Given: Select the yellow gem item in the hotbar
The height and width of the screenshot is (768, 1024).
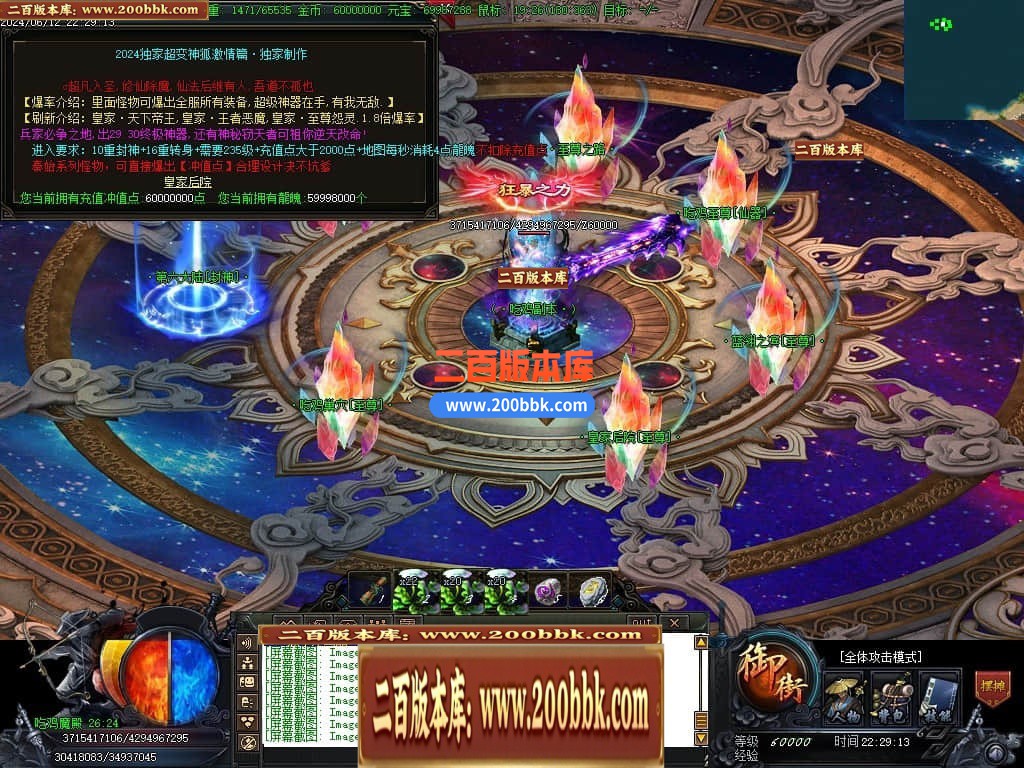Looking at the screenshot, I should [593, 592].
